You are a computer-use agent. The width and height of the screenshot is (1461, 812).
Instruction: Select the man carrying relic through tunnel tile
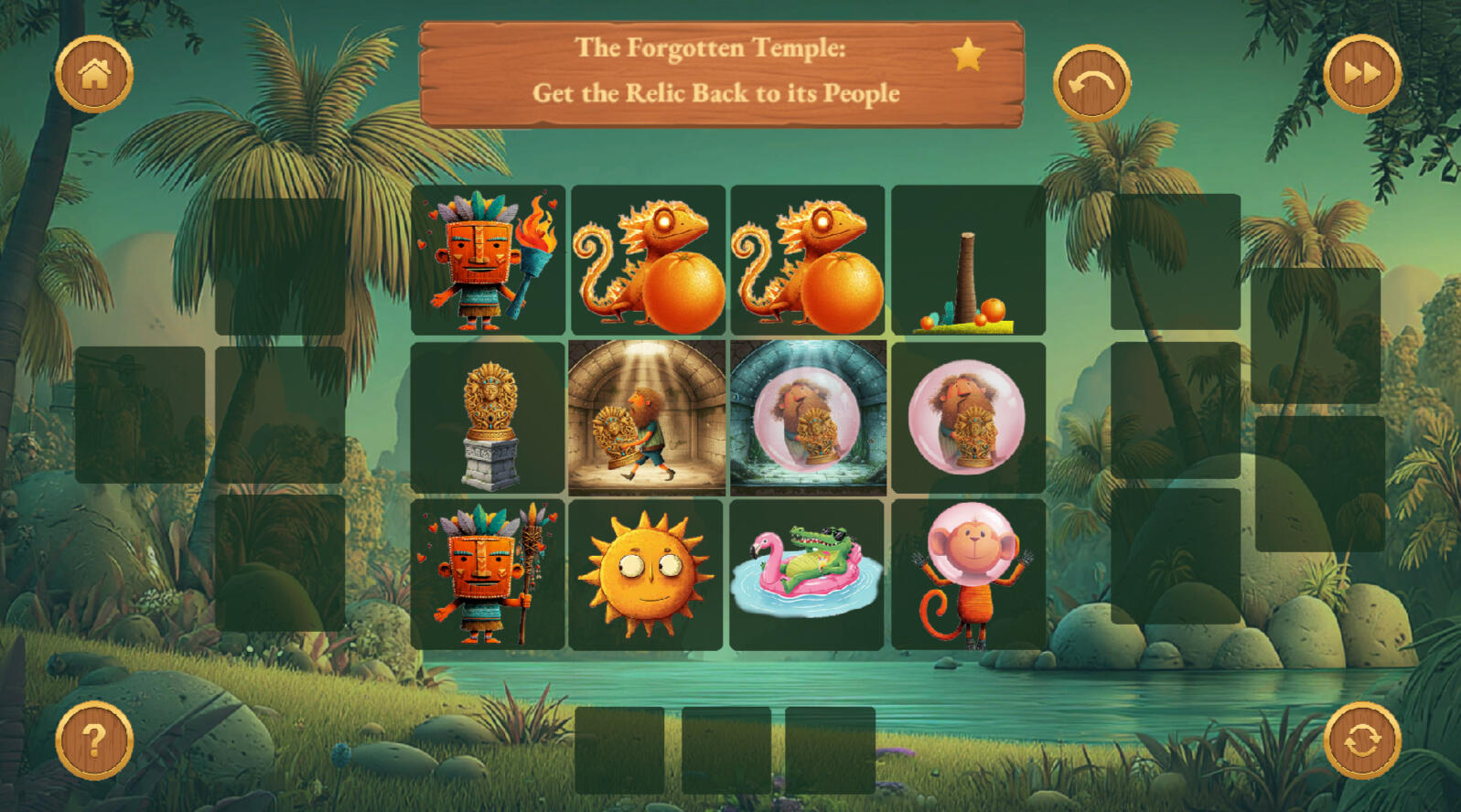coord(647,418)
